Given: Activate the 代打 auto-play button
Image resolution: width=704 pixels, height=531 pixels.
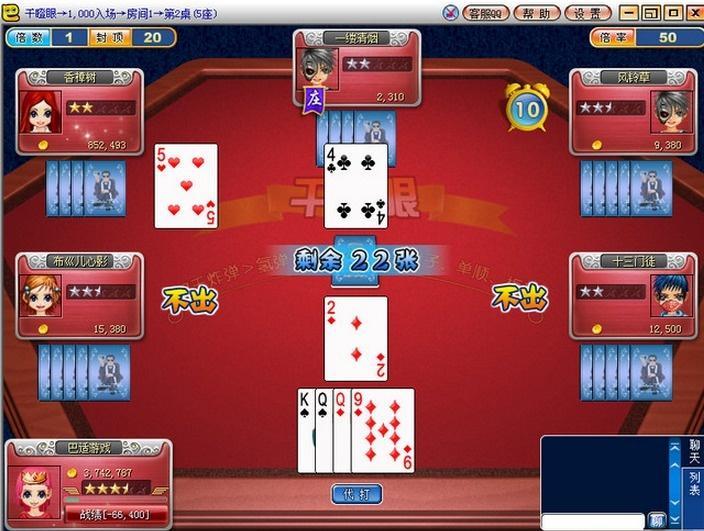Looking at the screenshot, I should (356, 494).
